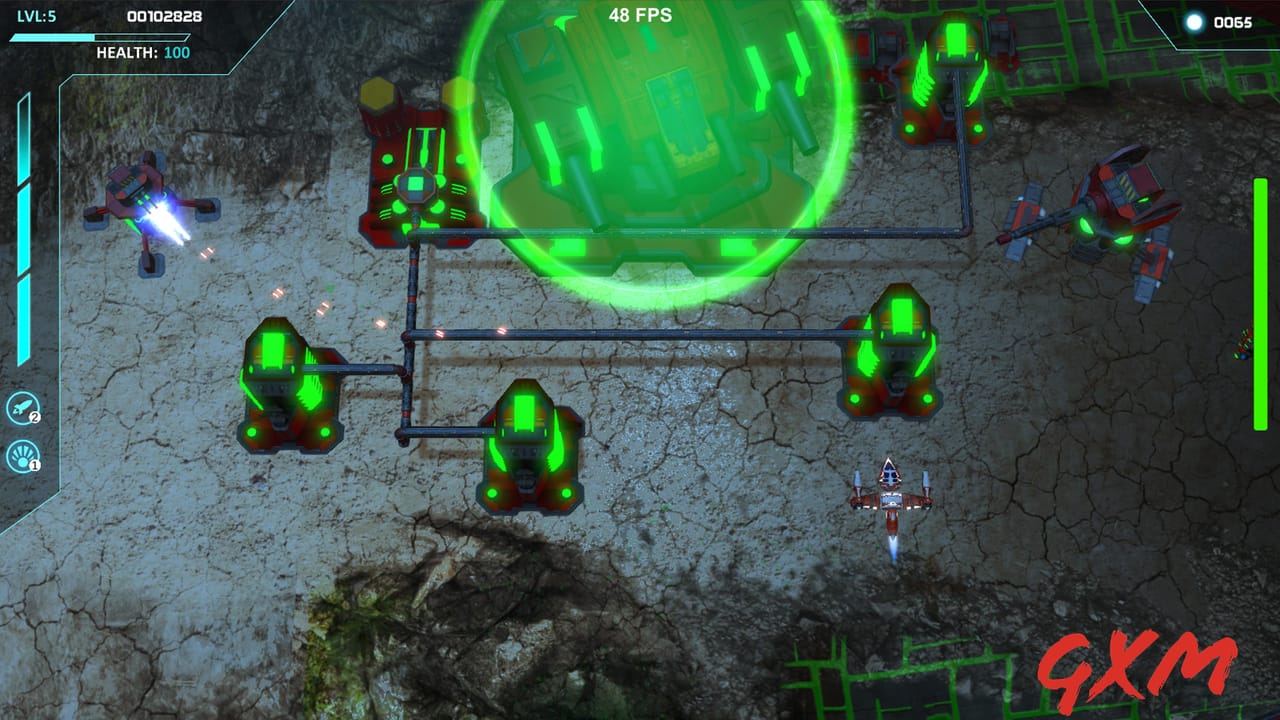Click the blue engine thruster of the player ship
The width and height of the screenshot is (1280, 720).
coord(891,547)
